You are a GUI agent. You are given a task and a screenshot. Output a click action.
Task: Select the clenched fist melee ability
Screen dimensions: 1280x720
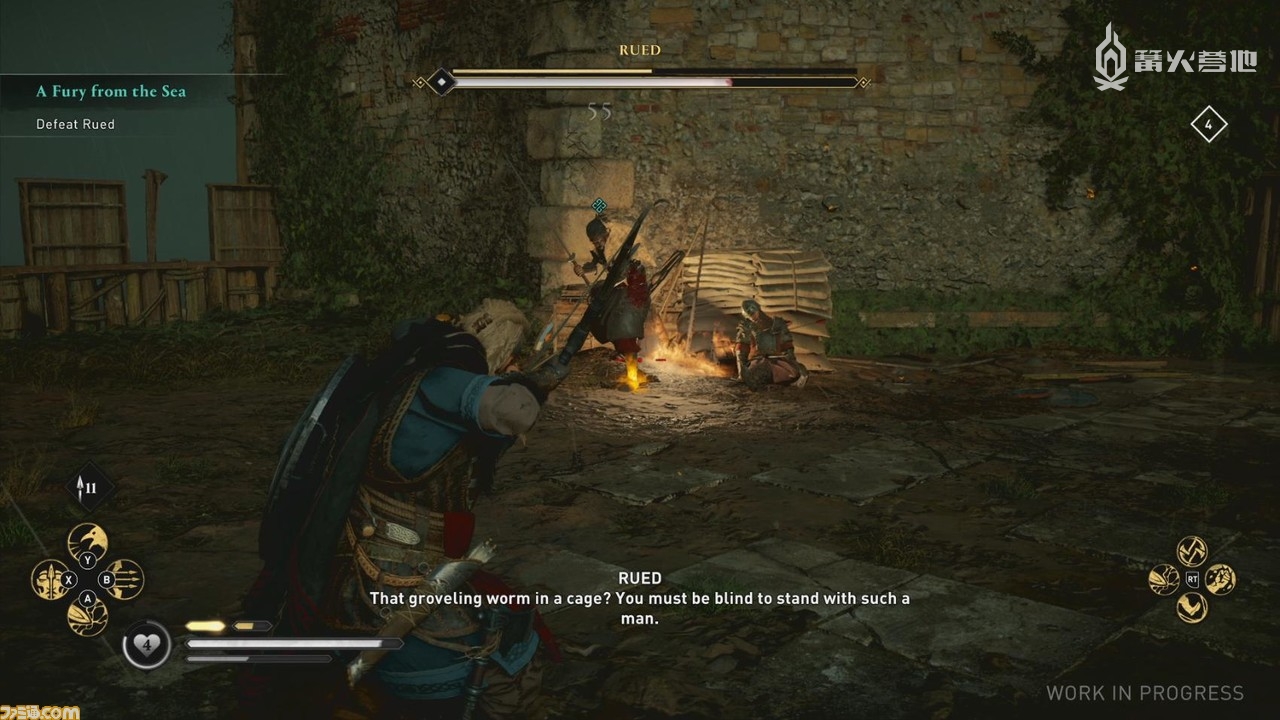[x=1220, y=579]
